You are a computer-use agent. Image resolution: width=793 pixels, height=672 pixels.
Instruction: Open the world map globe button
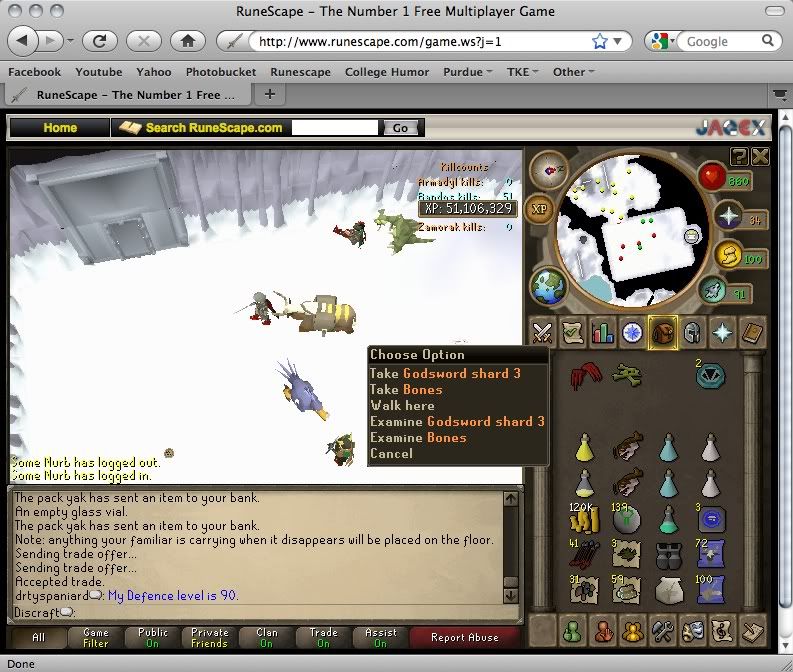point(549,285)
